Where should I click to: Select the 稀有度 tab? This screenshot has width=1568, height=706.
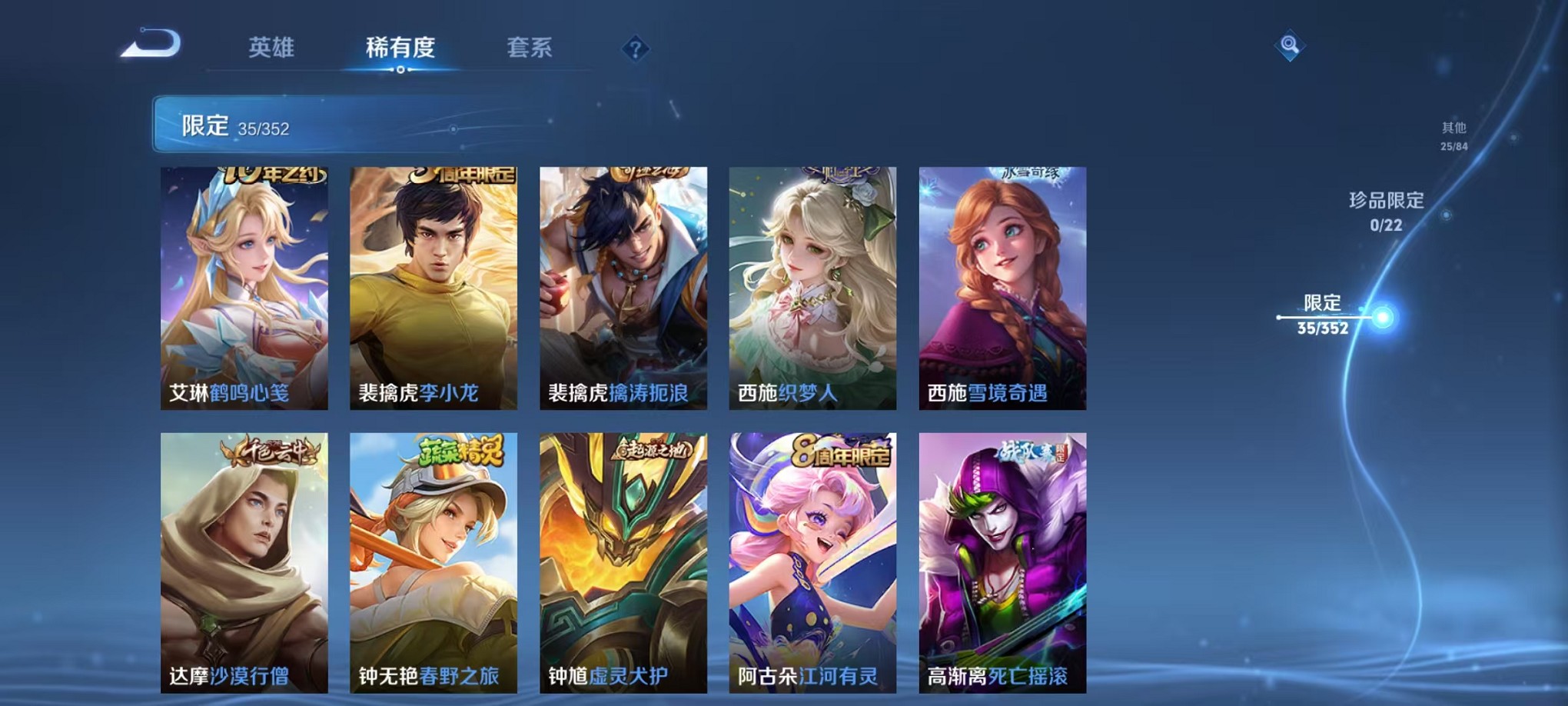pyautogui.click(x=400, y=48)
